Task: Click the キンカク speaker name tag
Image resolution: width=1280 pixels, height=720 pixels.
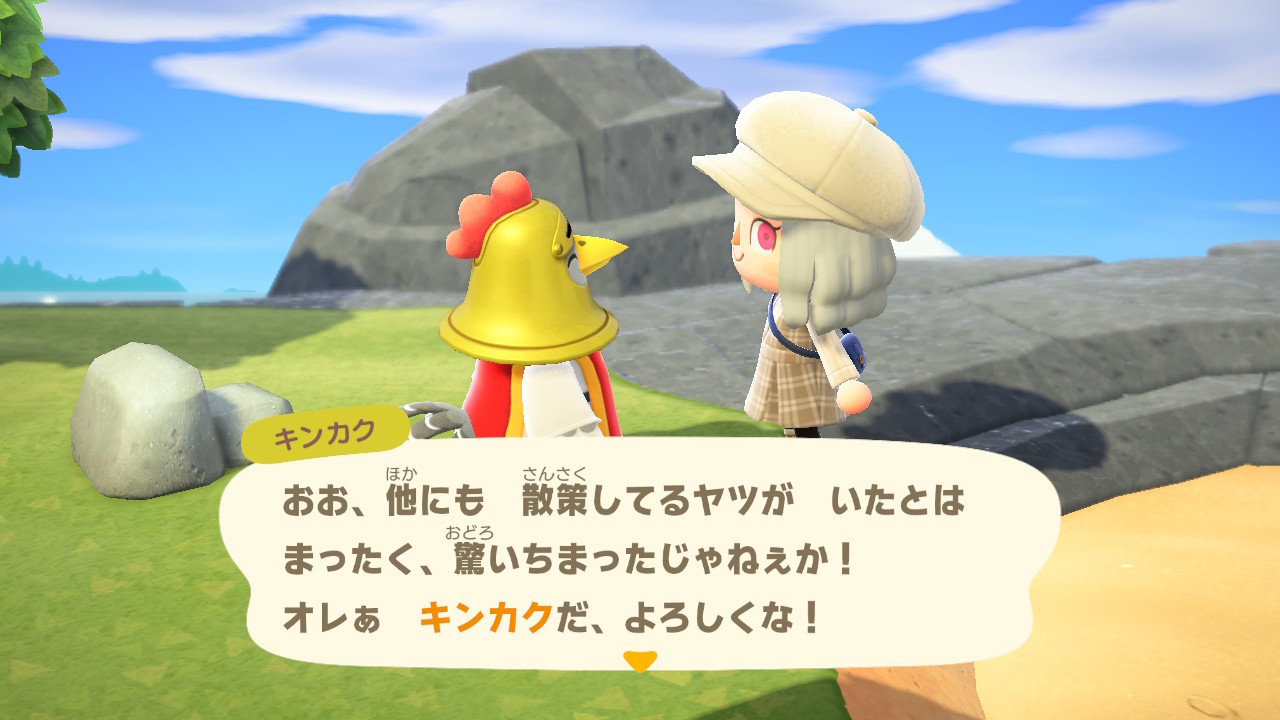Action: (x=325, y=435)
